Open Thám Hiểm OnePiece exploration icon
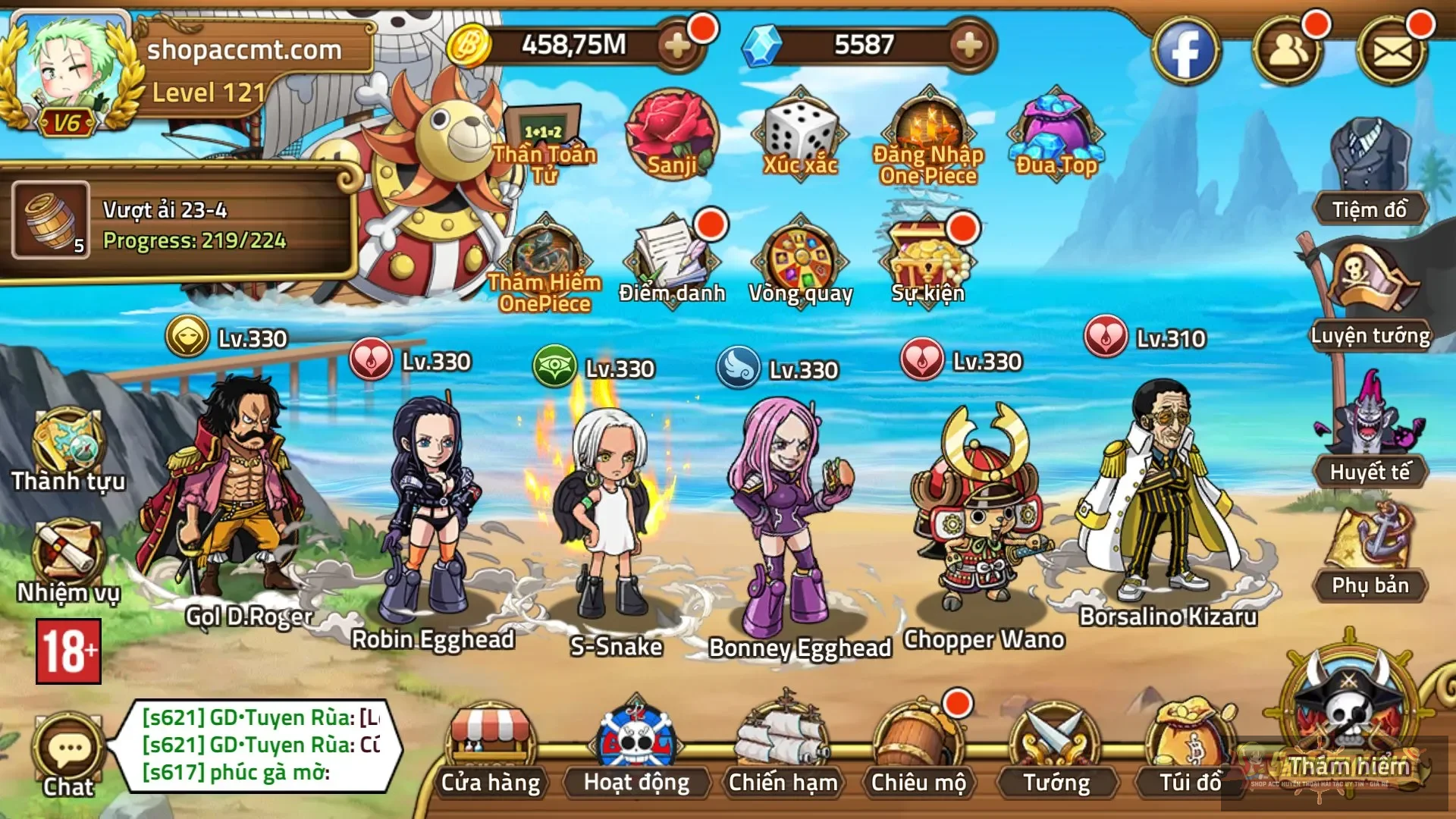Viewport: 1456px width, 819px height. click(546, 258)
